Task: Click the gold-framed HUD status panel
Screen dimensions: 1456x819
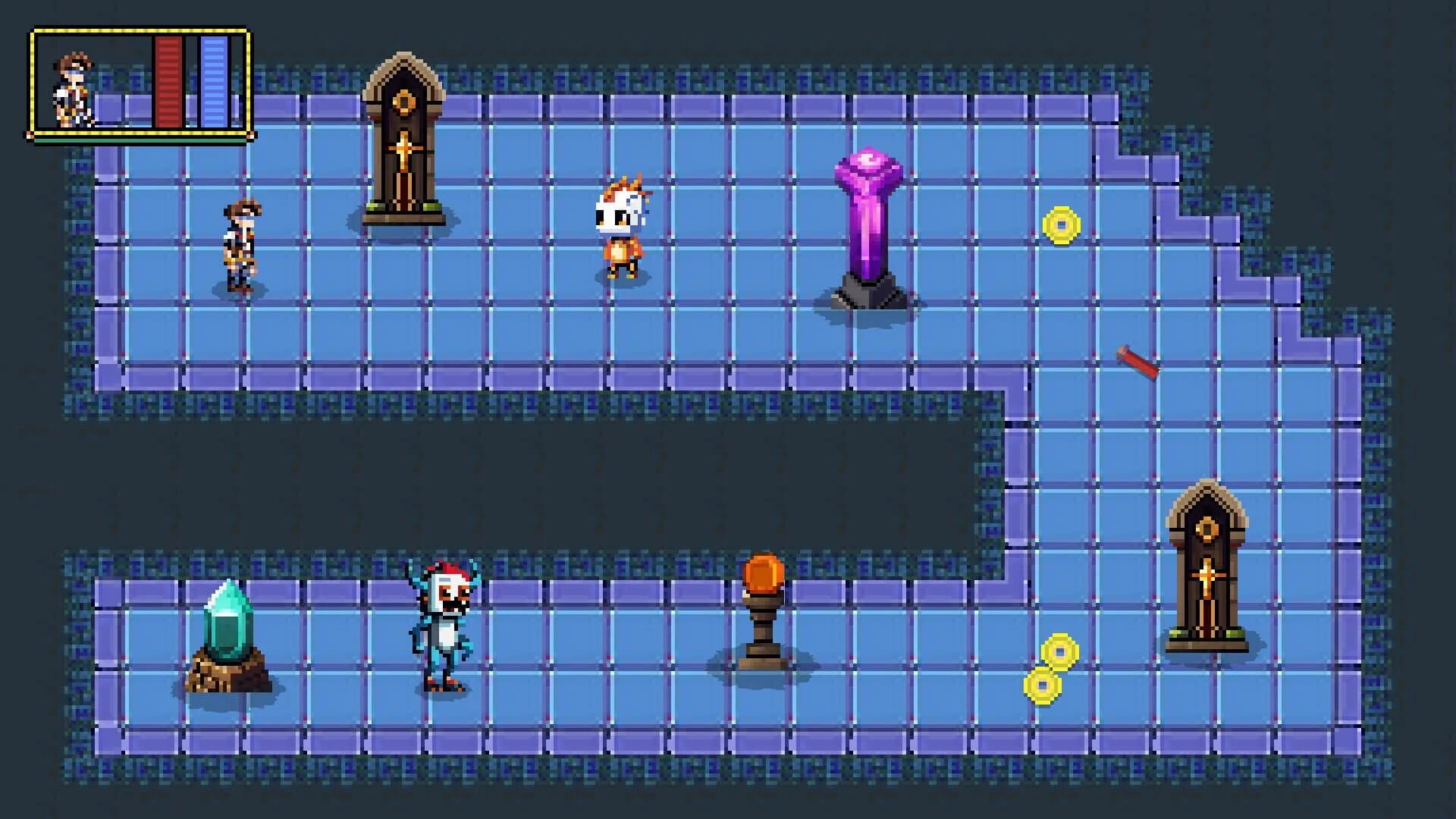Action: pyautogui.click(x=140, y=83)
